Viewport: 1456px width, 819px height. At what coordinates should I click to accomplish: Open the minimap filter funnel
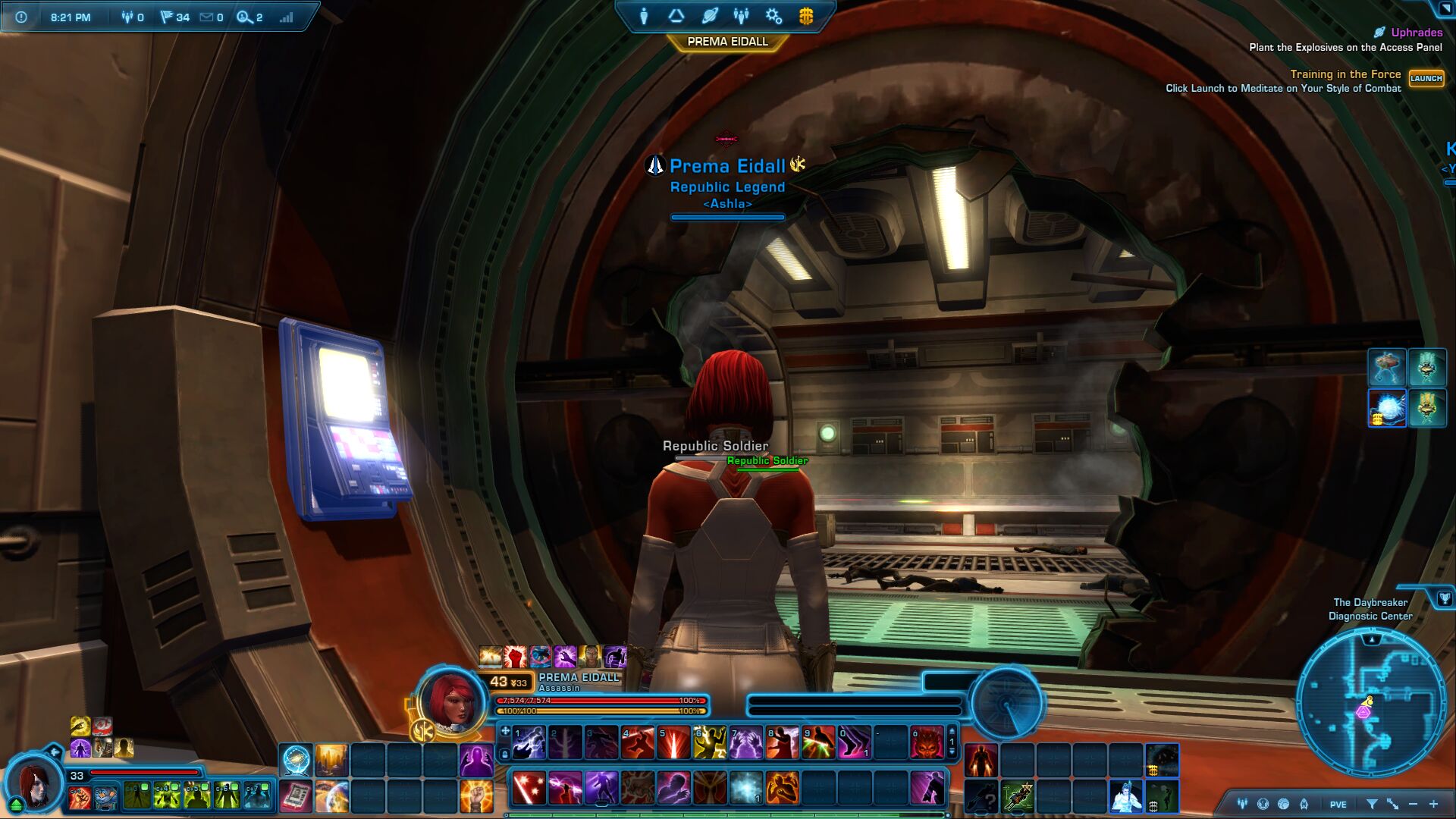coord(1372,804)
